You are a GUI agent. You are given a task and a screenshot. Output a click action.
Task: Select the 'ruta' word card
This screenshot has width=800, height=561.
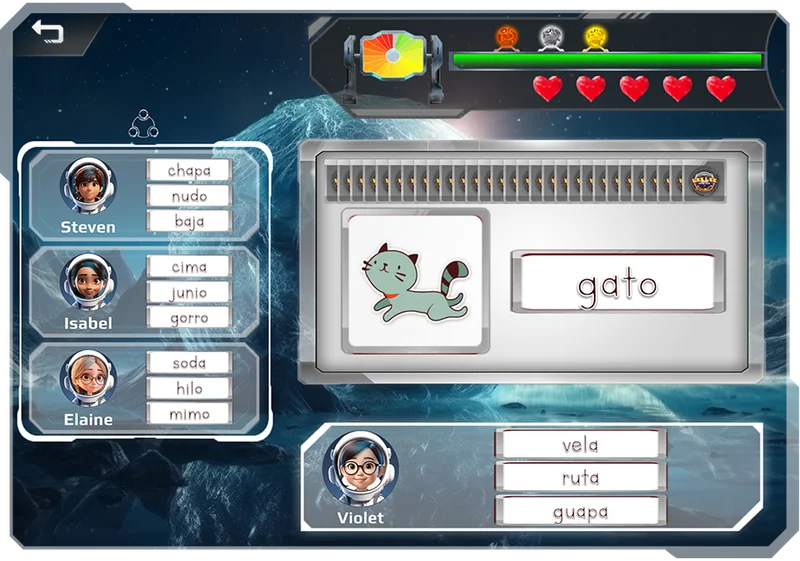pyautogui.click(x=580, y=478)
